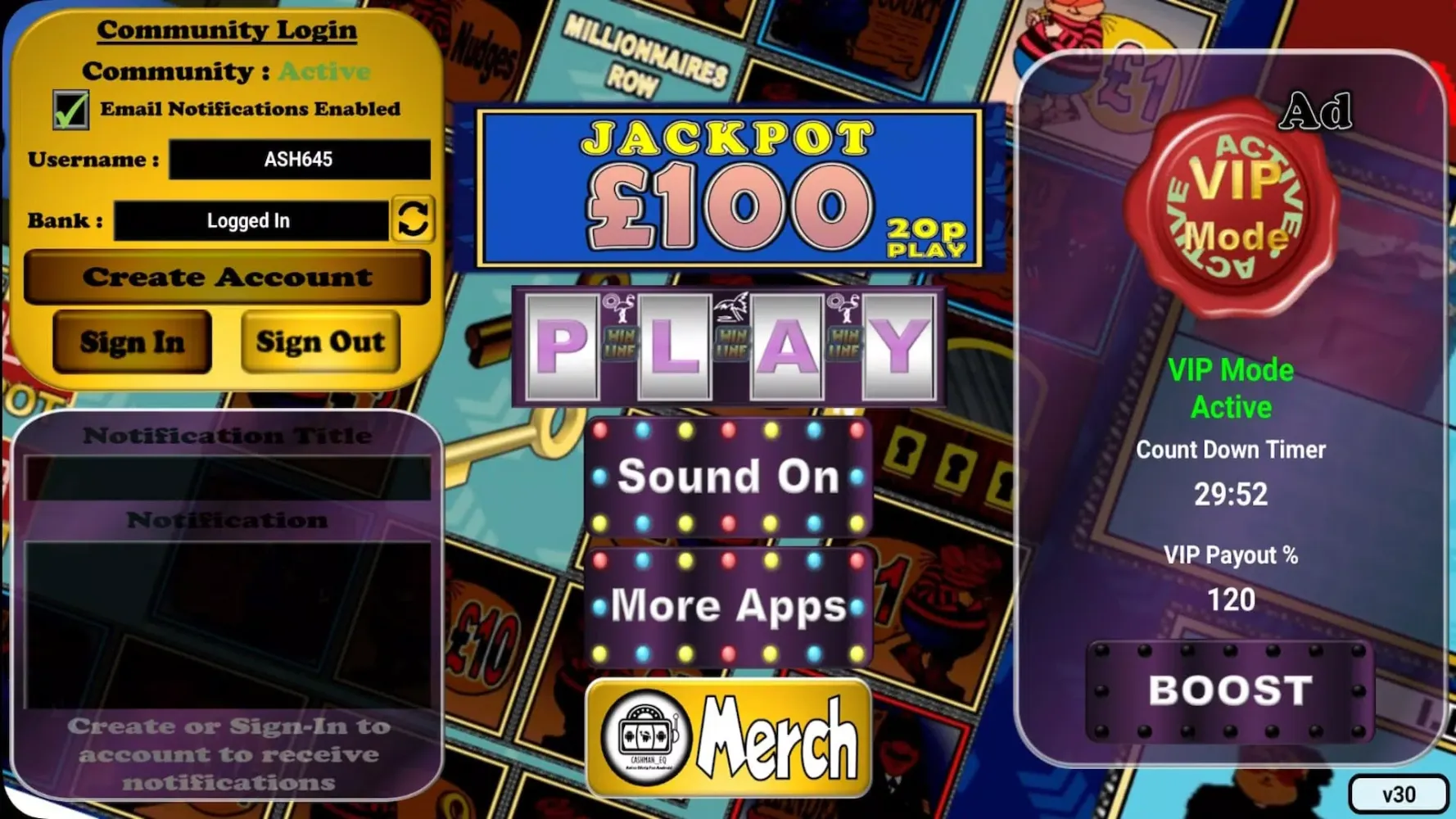This screenshot has height=819, width=1456.
Task: Open More Apps
Action: tap(727, 606)
